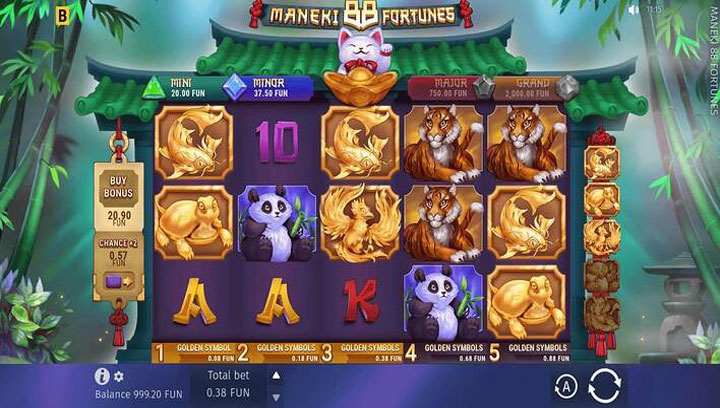Viewport: 720px width, 408px height.
Task: Open autoplay with the circled A button
Action: pyautogui.click(x=564, y=386)
